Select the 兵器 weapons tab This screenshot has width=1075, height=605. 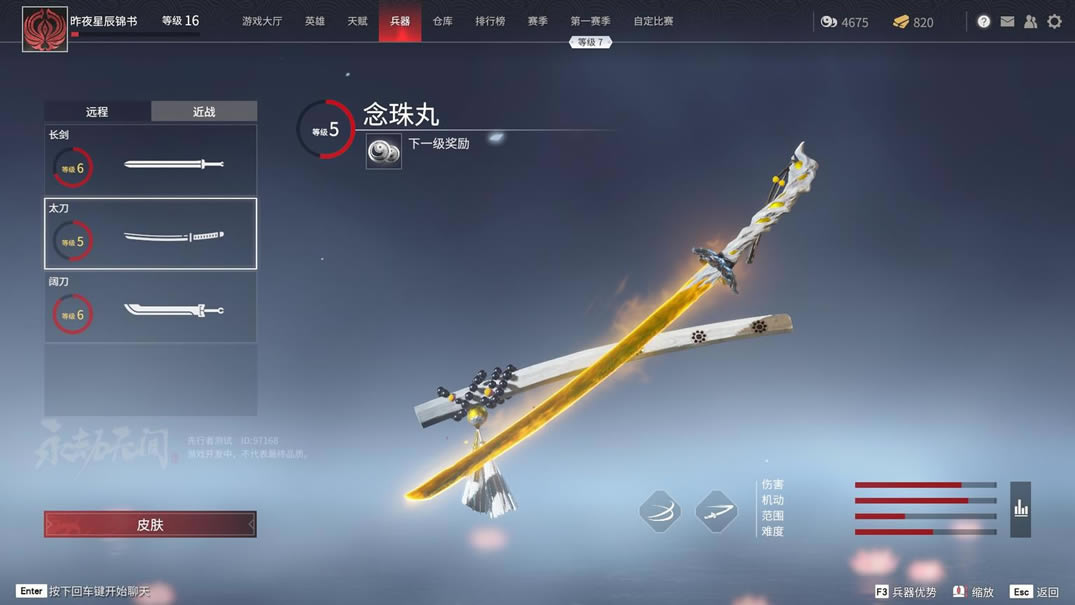pyautogui.click(x=400, y=21)
